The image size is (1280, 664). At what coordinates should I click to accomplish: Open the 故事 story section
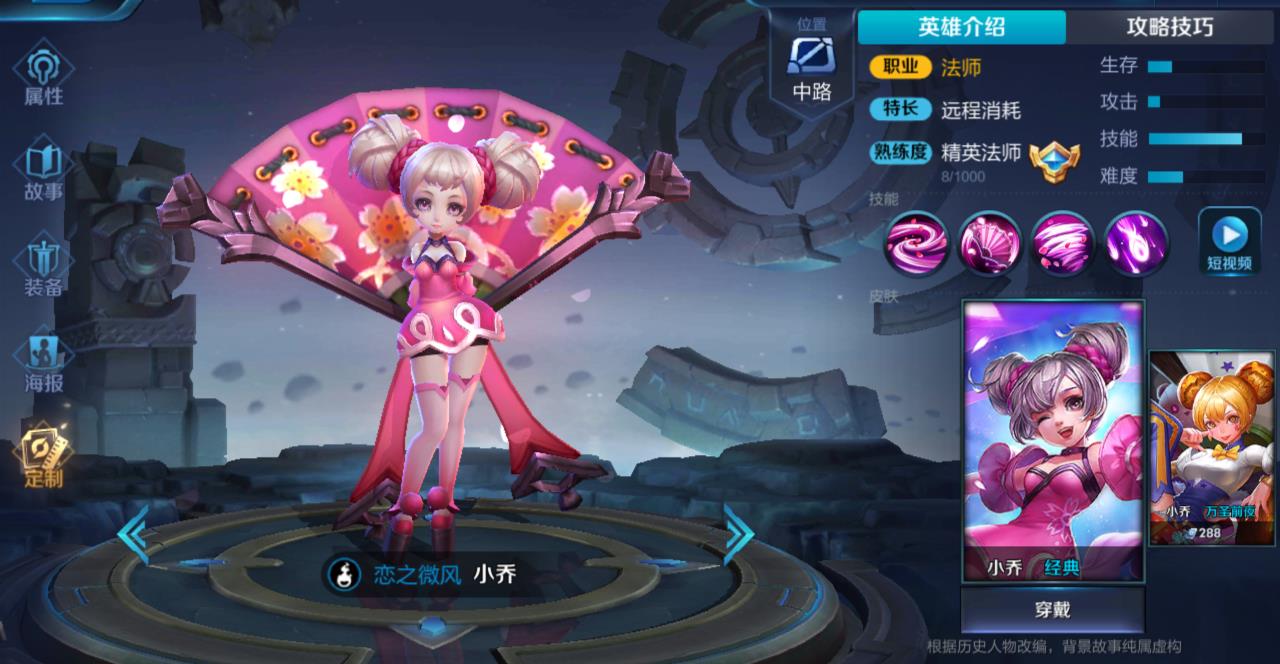pyautogui.click(x=44, y=170)
